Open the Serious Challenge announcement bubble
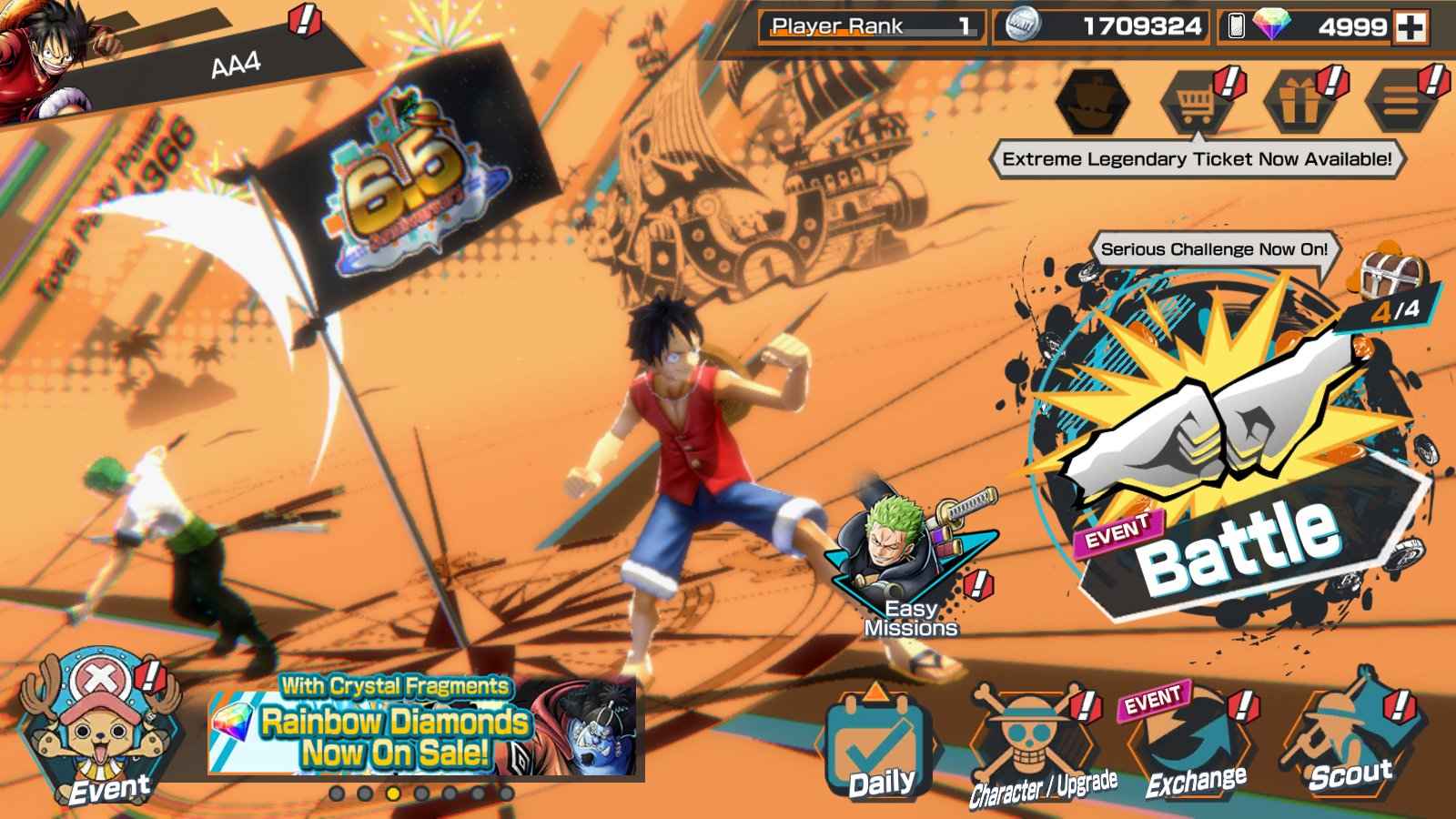Viewport: 1456px width, 819px height. click(x=1213, y=249)
